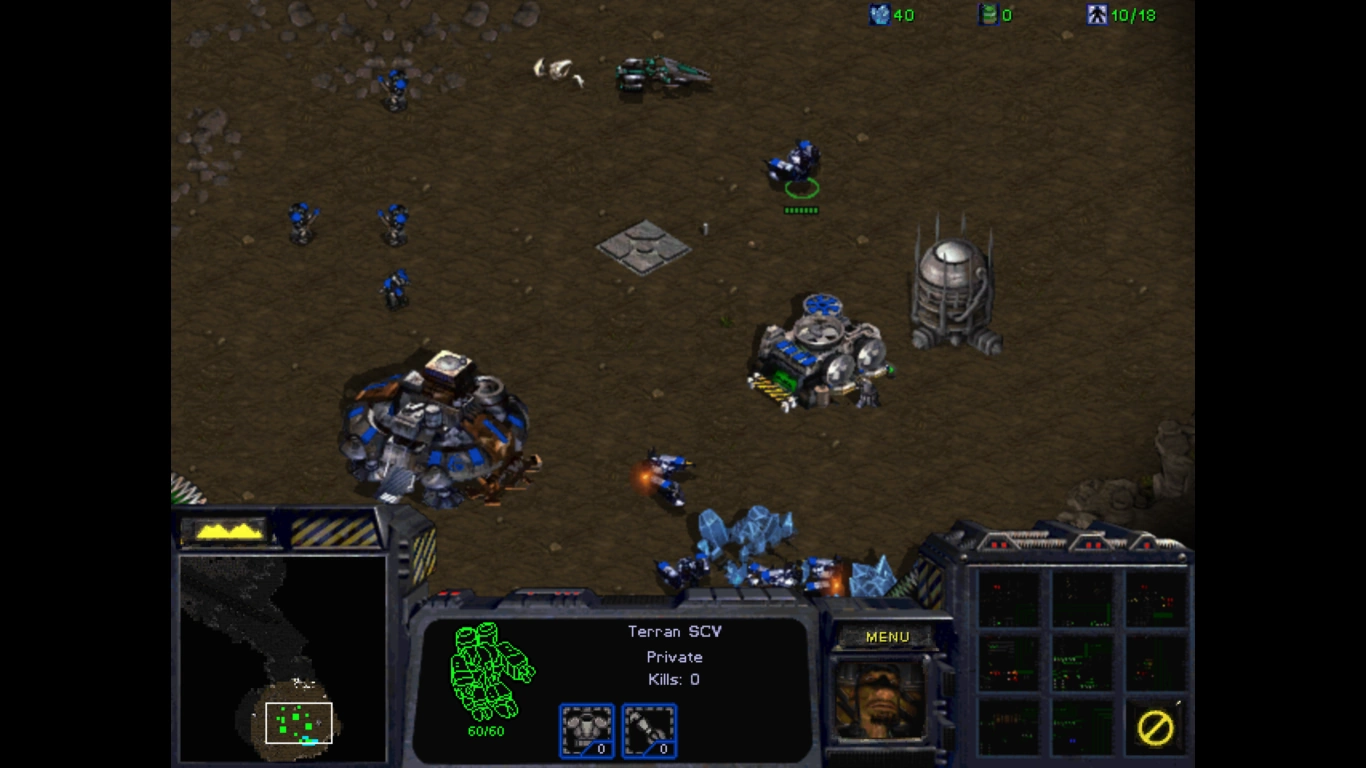Select the SCV with the green selection circle
Screen dimensions: 1366x768
[796, 164]
